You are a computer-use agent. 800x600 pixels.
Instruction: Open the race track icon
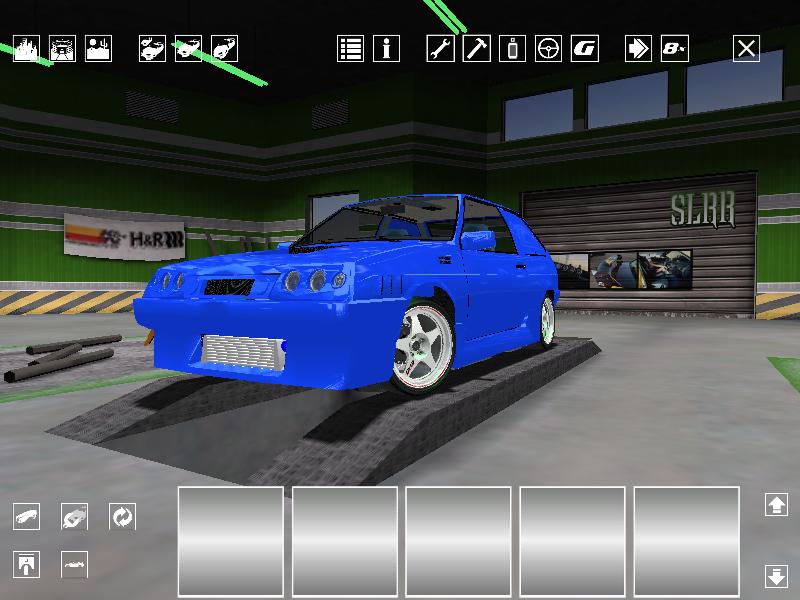tap(62, 49)
